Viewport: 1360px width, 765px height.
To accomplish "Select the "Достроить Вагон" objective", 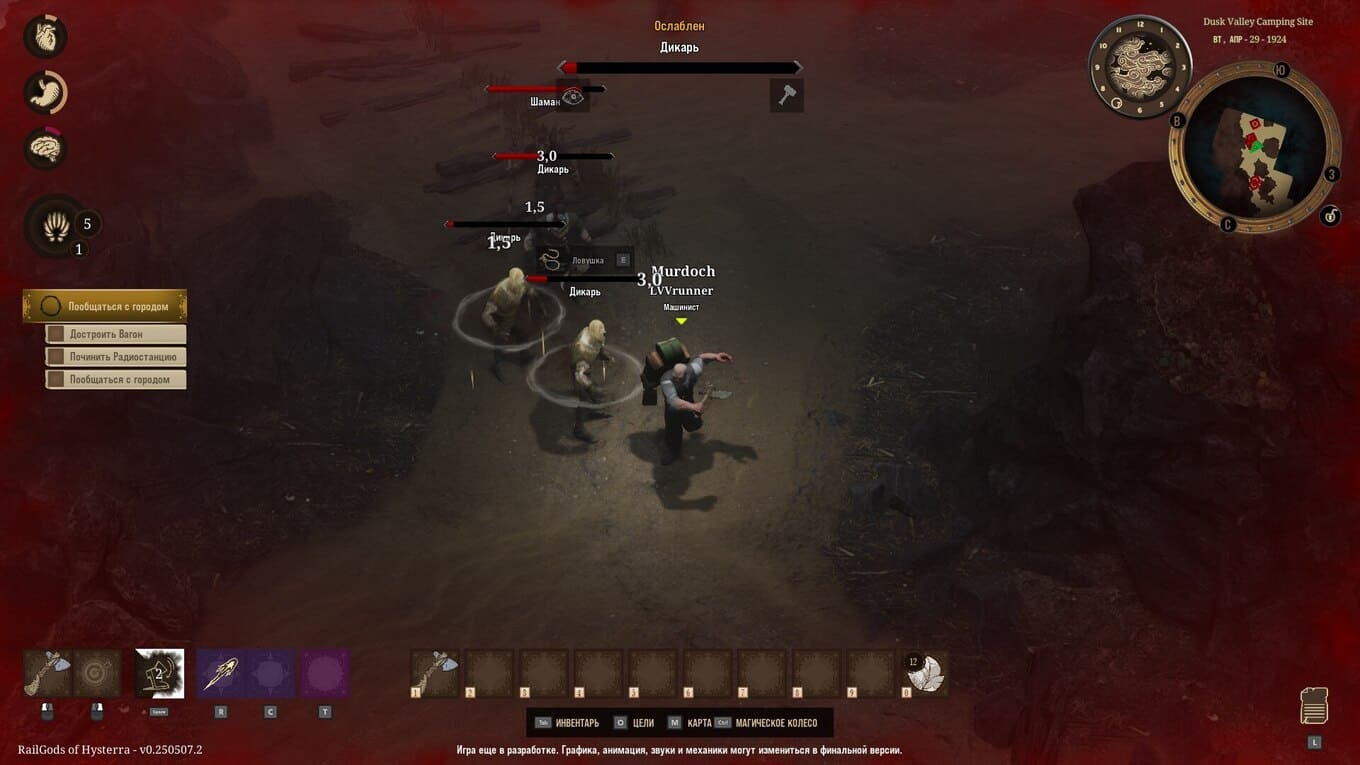I will point(115,334).
